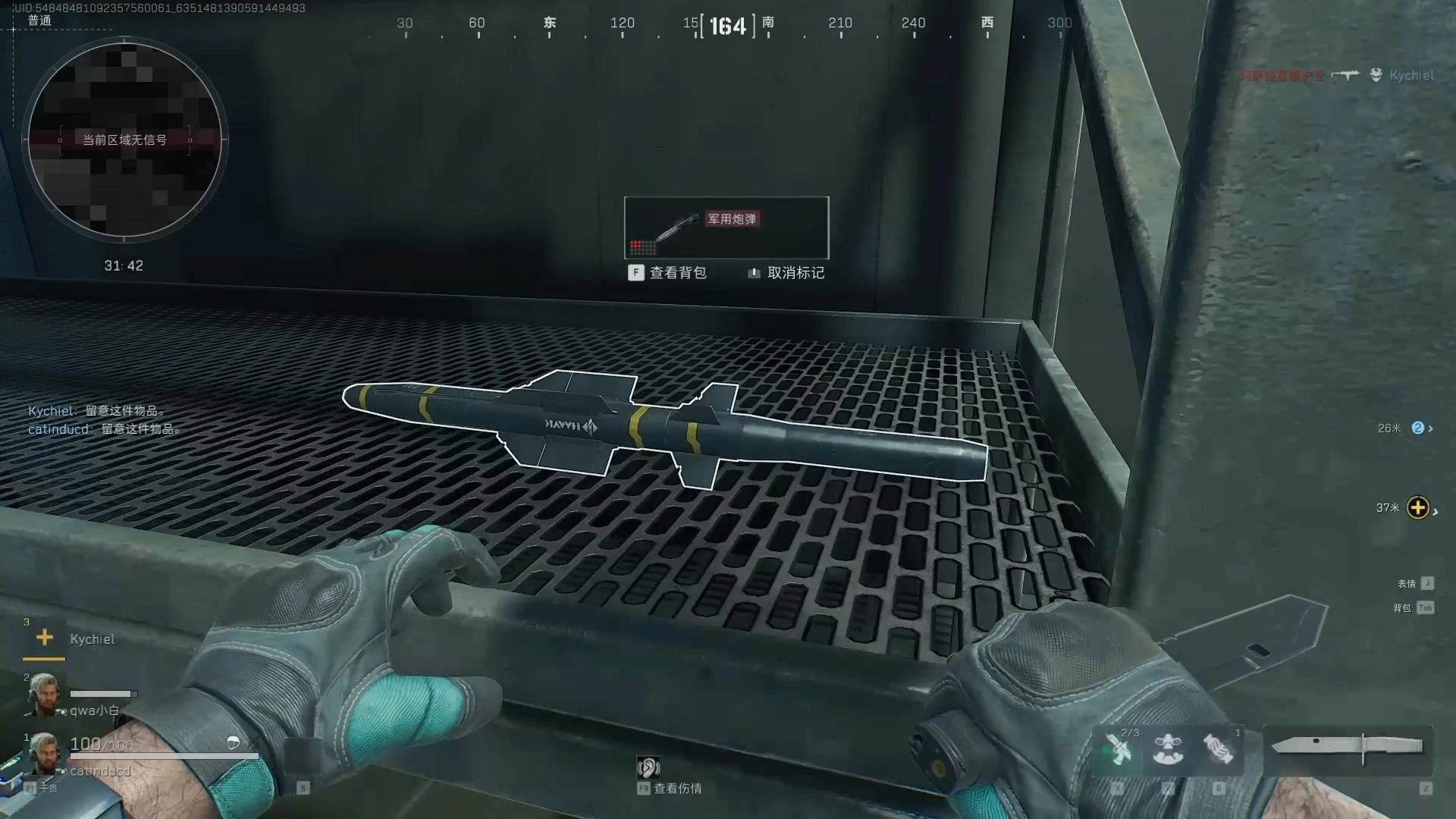Select catinducd's own player portrait
This screenshot has width=1456, height=819.
pyautogui.click(x=44, y=753)
